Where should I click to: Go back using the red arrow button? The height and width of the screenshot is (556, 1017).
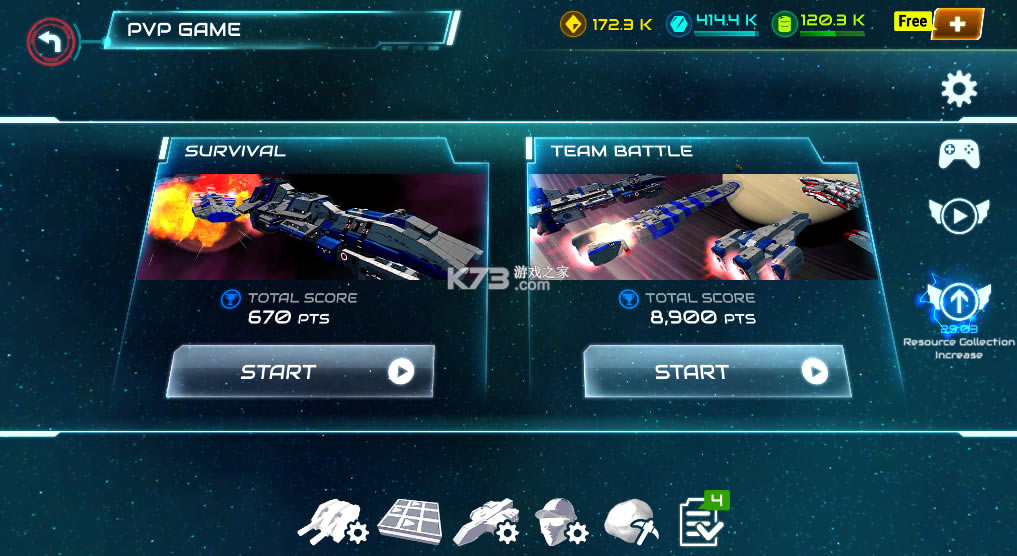51,42
